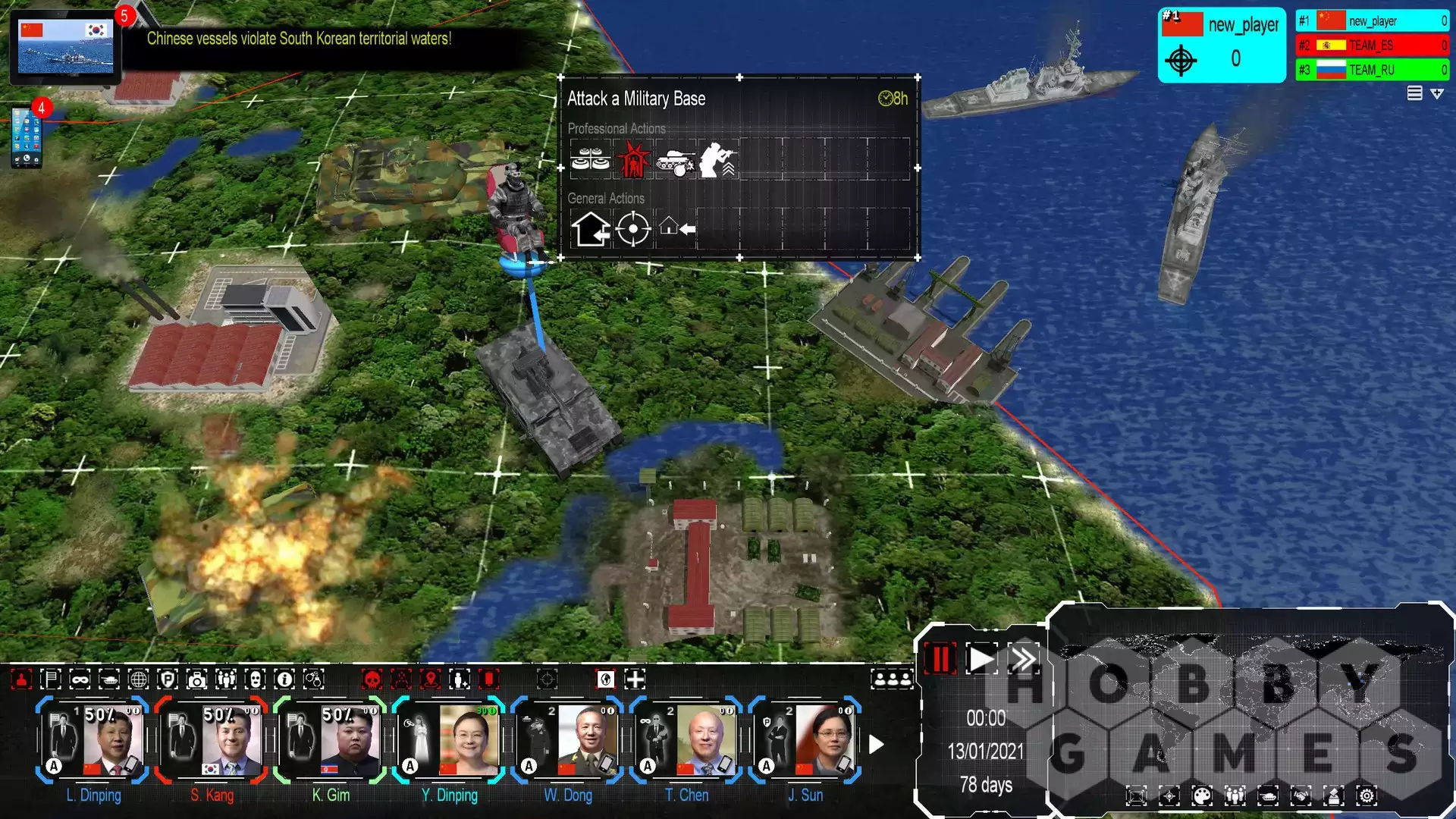Image resolution: width=1456 pixels, height=819 pixels.
Task: Pause the game time
Action: 940,659
